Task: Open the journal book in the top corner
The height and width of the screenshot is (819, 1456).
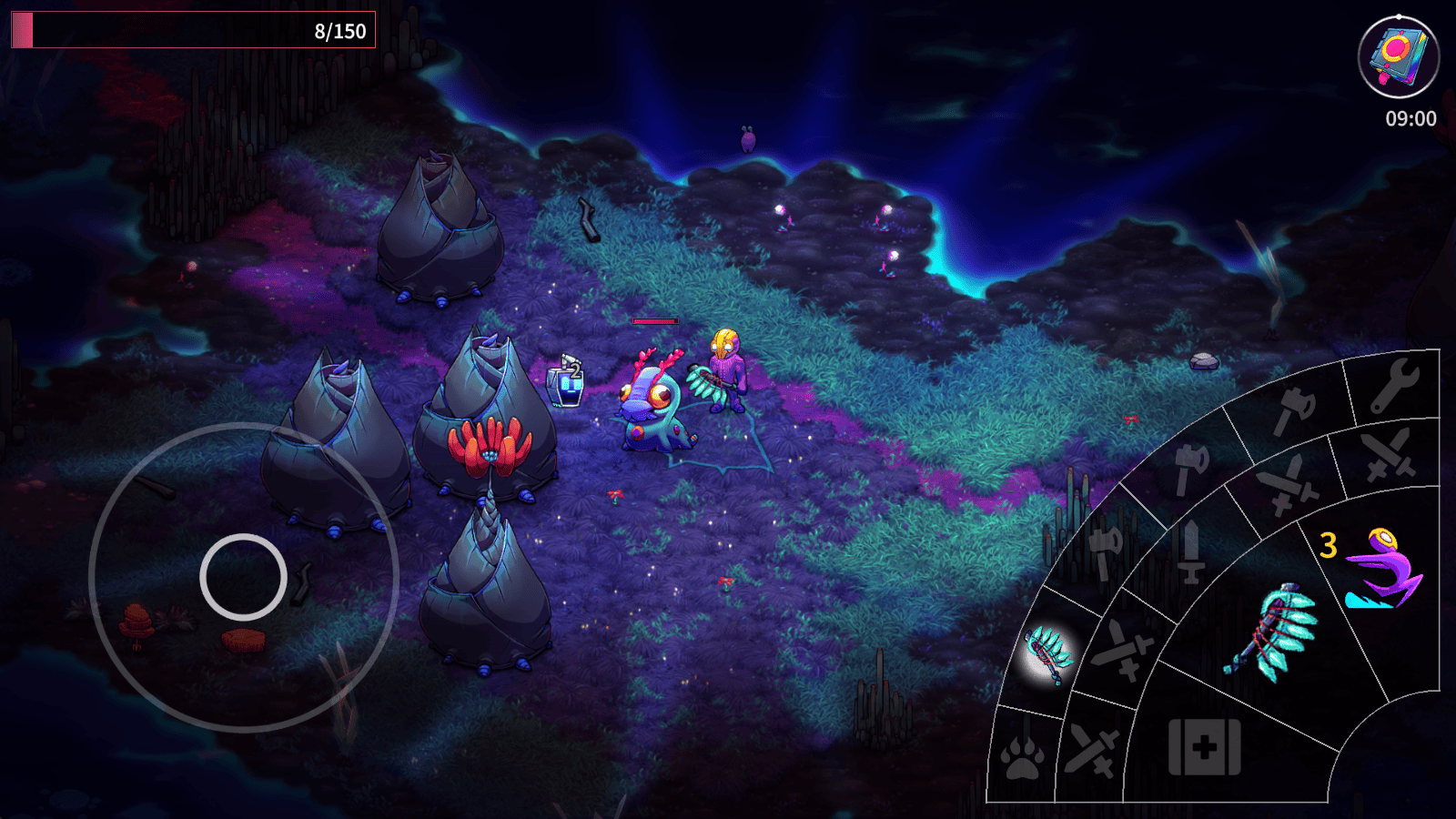Action: click(x=1398, y=56)
